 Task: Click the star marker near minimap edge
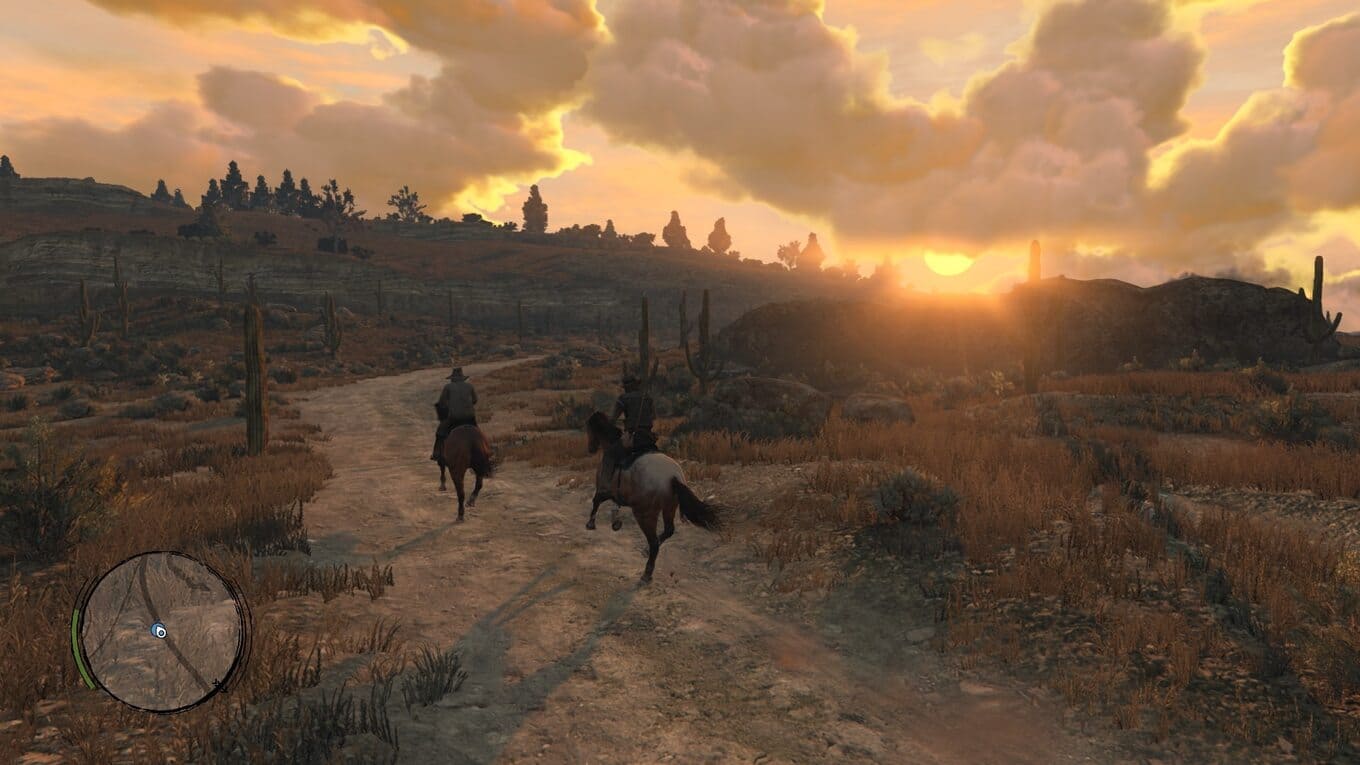click(x=219, y=685)
